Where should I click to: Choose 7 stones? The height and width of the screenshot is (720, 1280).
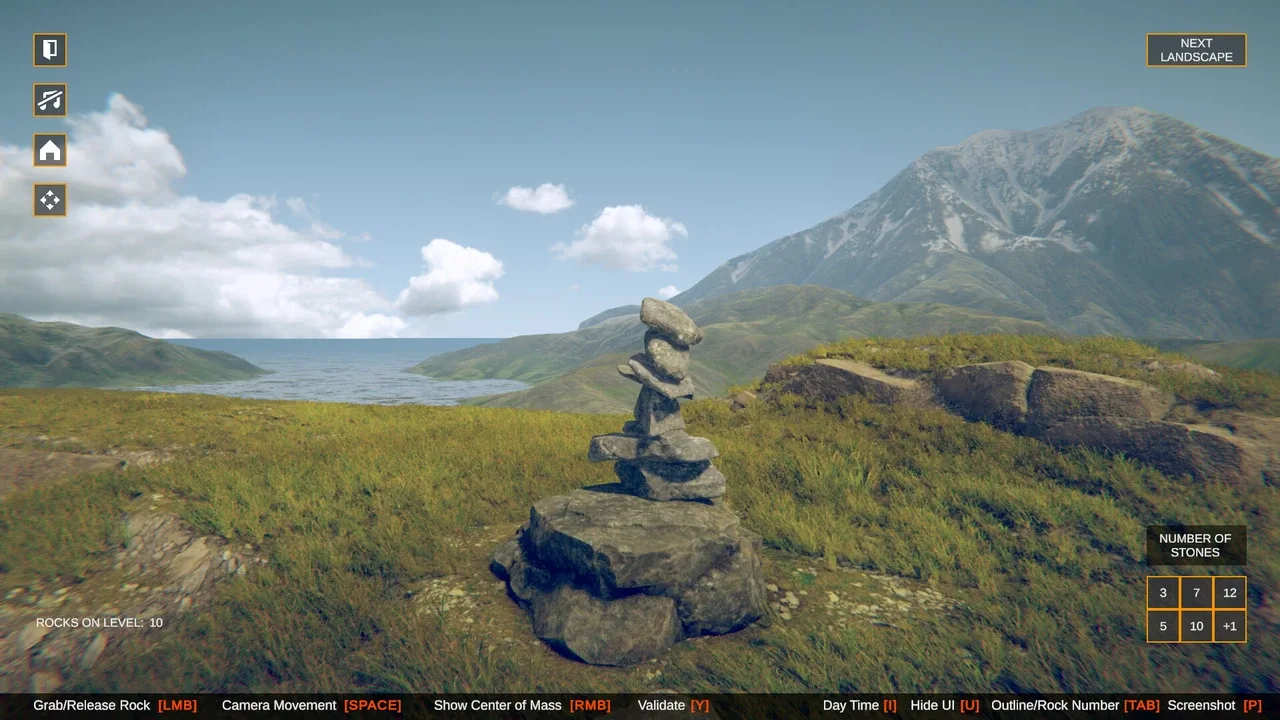click(1196, 593)
